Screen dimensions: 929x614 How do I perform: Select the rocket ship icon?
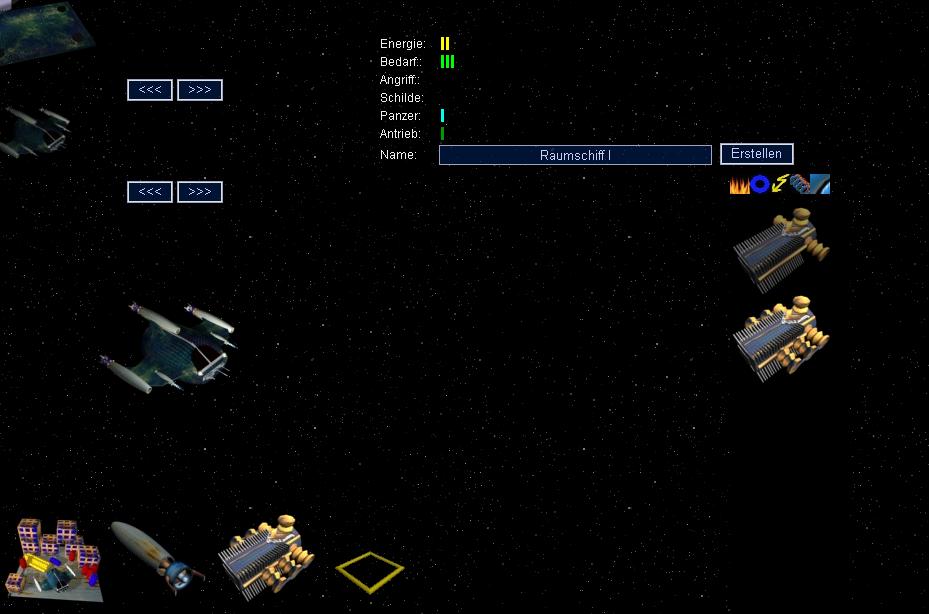click(x=155, y=555)
